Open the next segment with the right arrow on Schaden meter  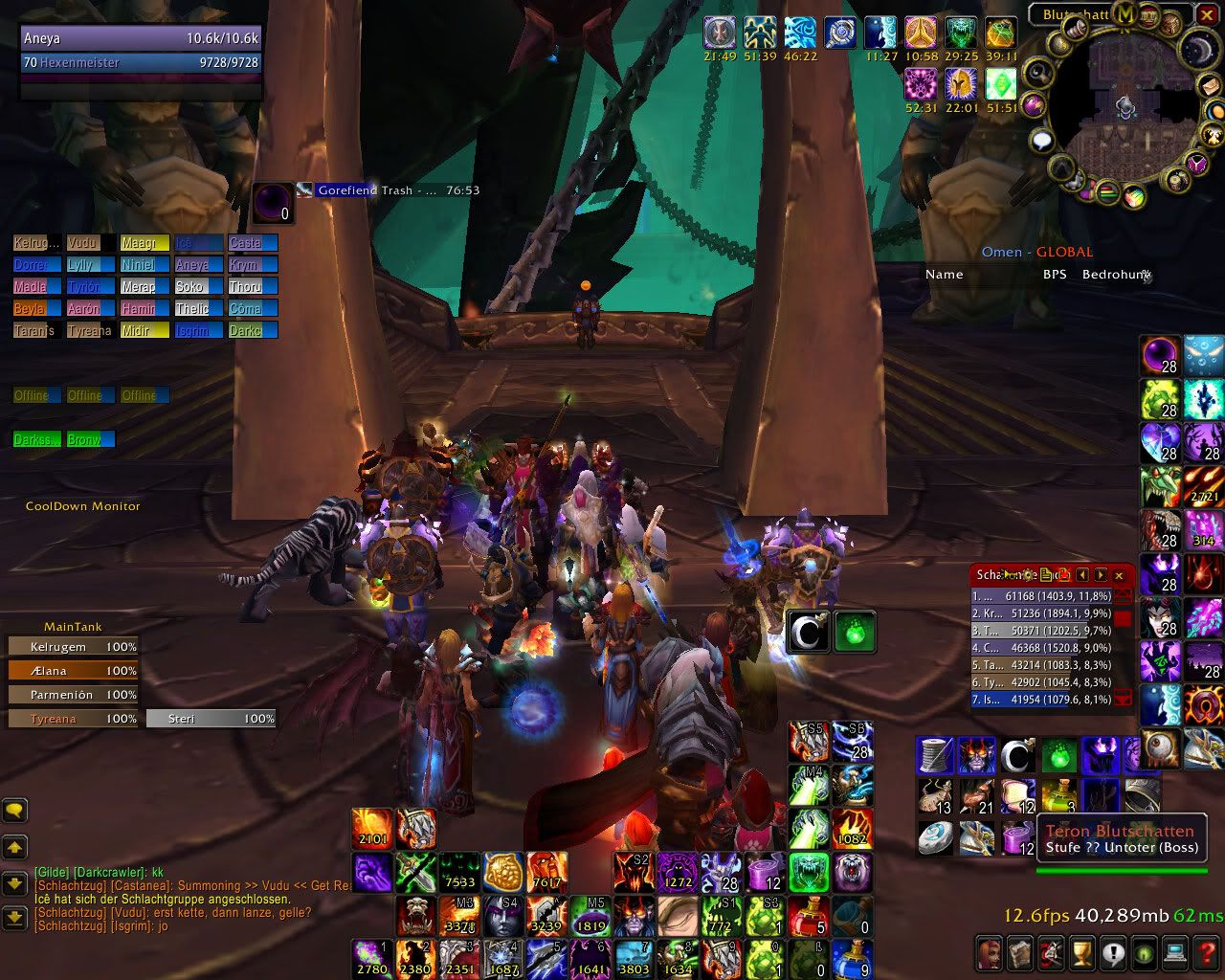(x=1100, y=575)
